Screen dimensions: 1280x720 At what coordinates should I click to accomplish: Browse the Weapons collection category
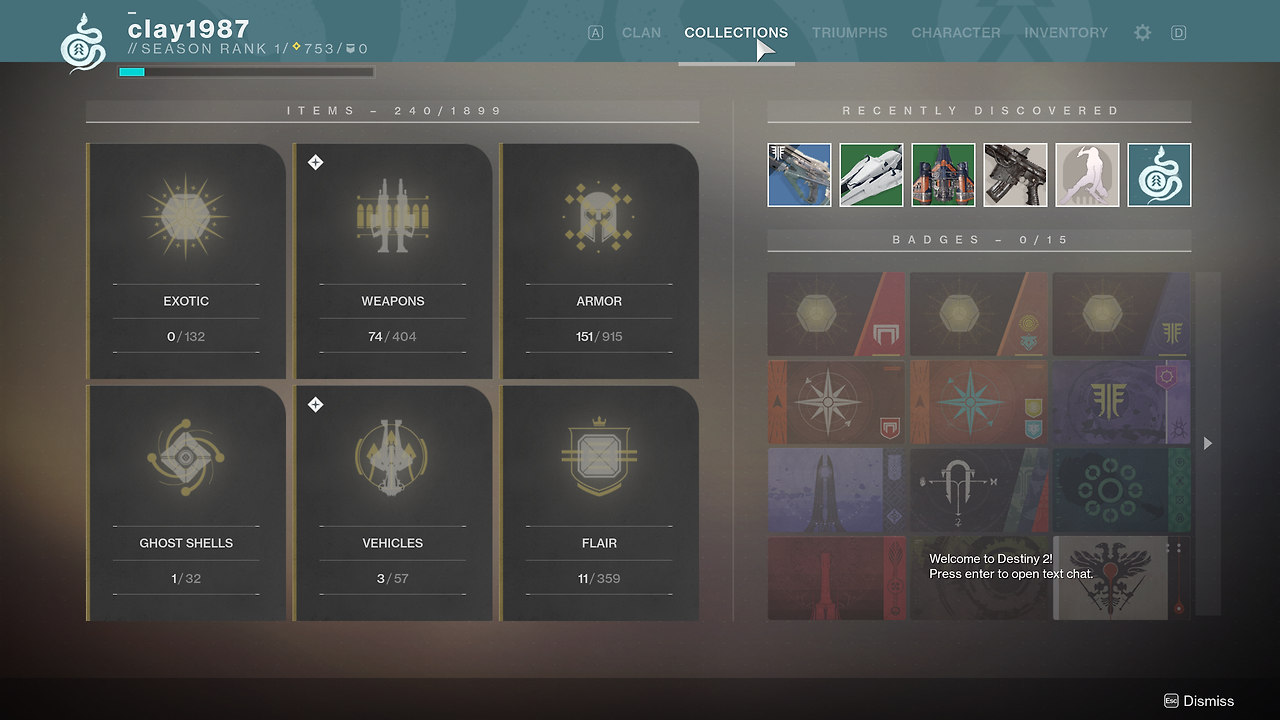pos(393,262)
